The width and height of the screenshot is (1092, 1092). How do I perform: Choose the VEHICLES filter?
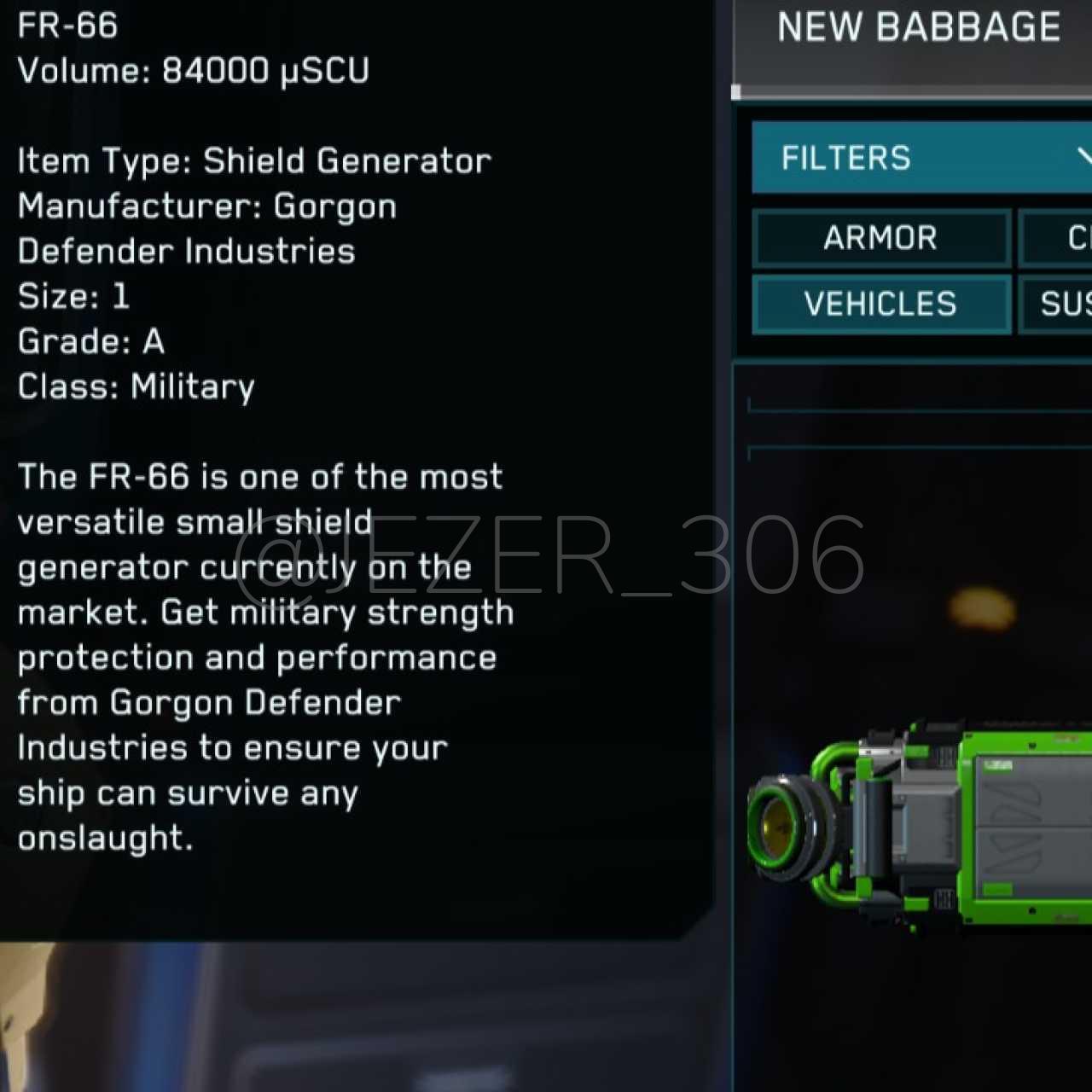(881, 304)
